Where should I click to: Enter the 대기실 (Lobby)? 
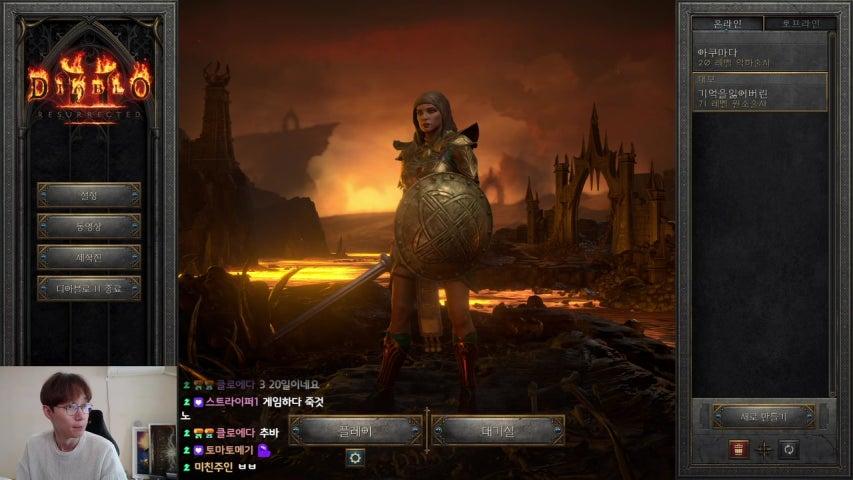point(497,431)
